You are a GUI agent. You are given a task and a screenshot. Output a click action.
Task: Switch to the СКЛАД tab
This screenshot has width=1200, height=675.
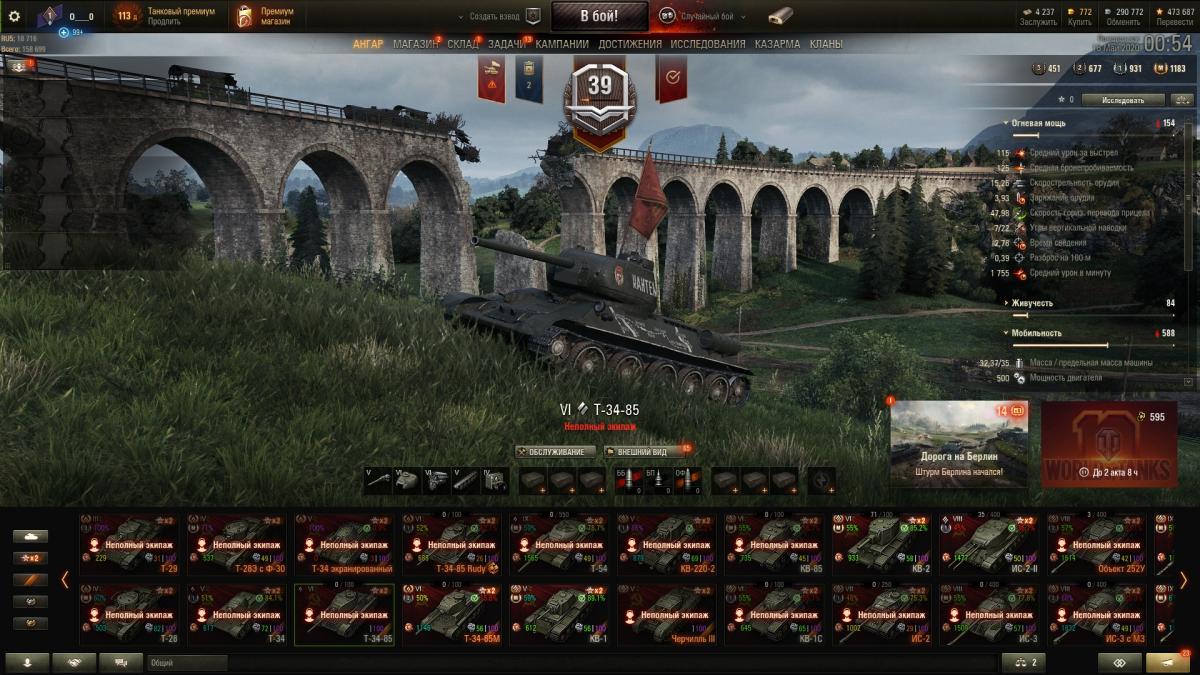pos(463,45)
